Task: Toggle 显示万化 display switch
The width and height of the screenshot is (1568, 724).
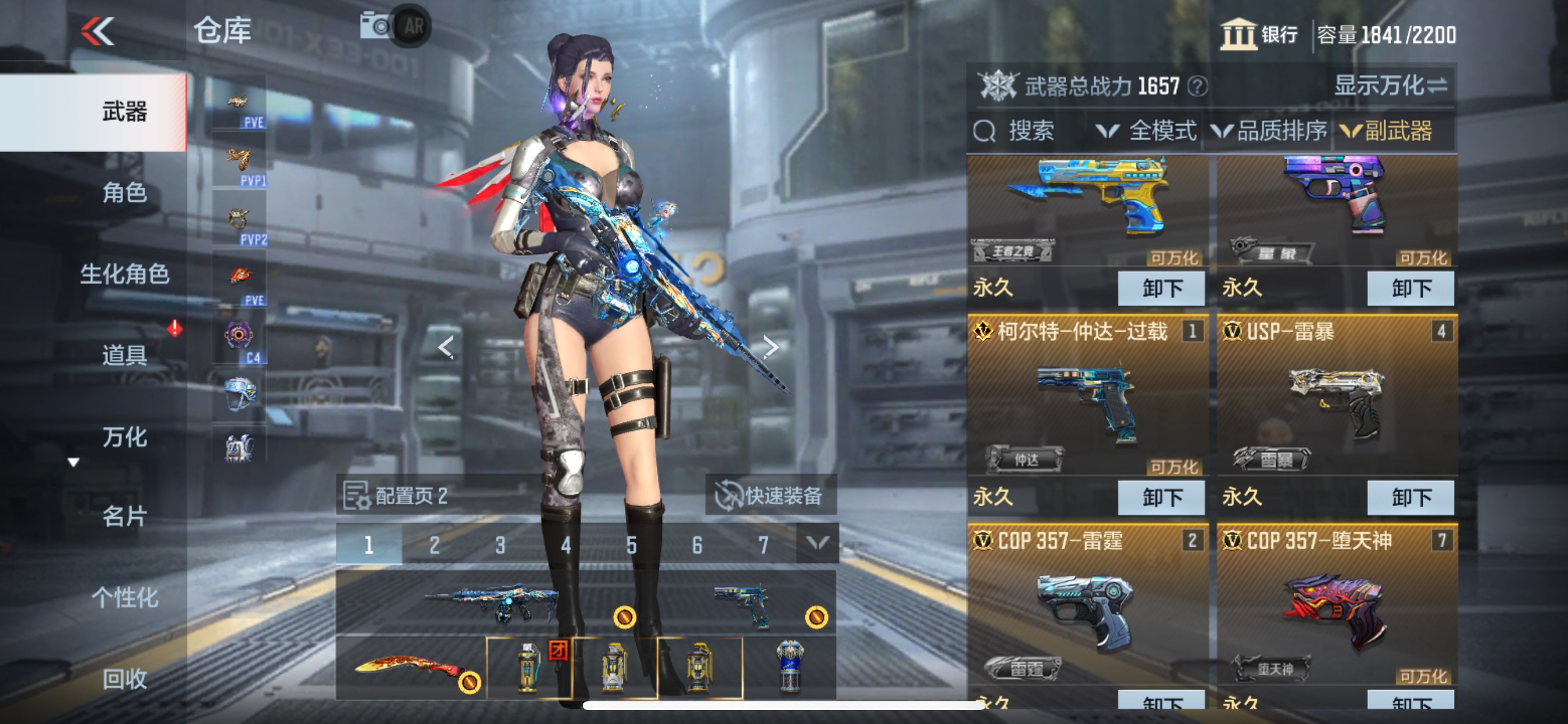Action: pos(1390,86)
